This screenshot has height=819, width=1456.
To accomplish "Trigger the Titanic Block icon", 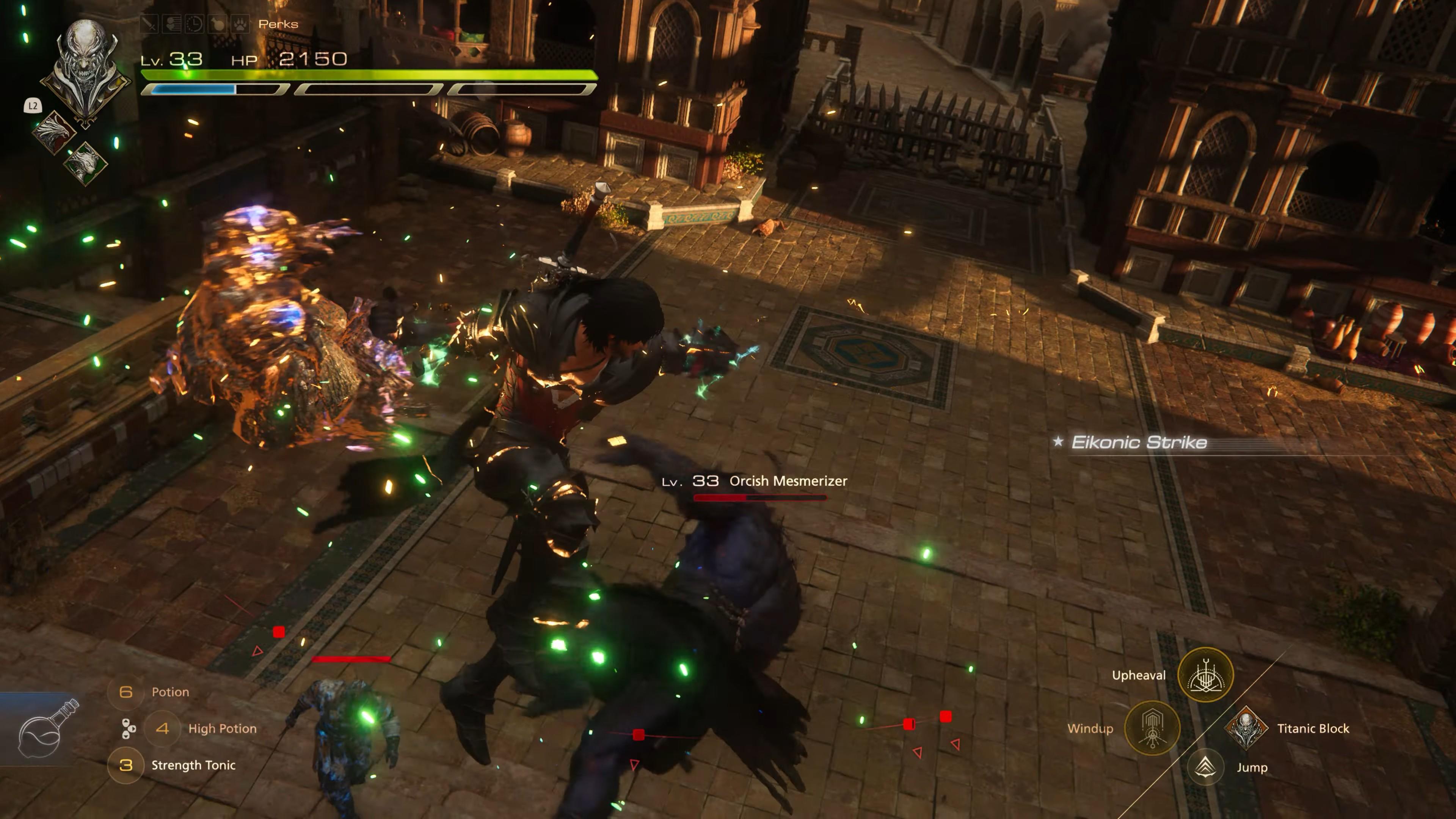I will click(1246, 728).
